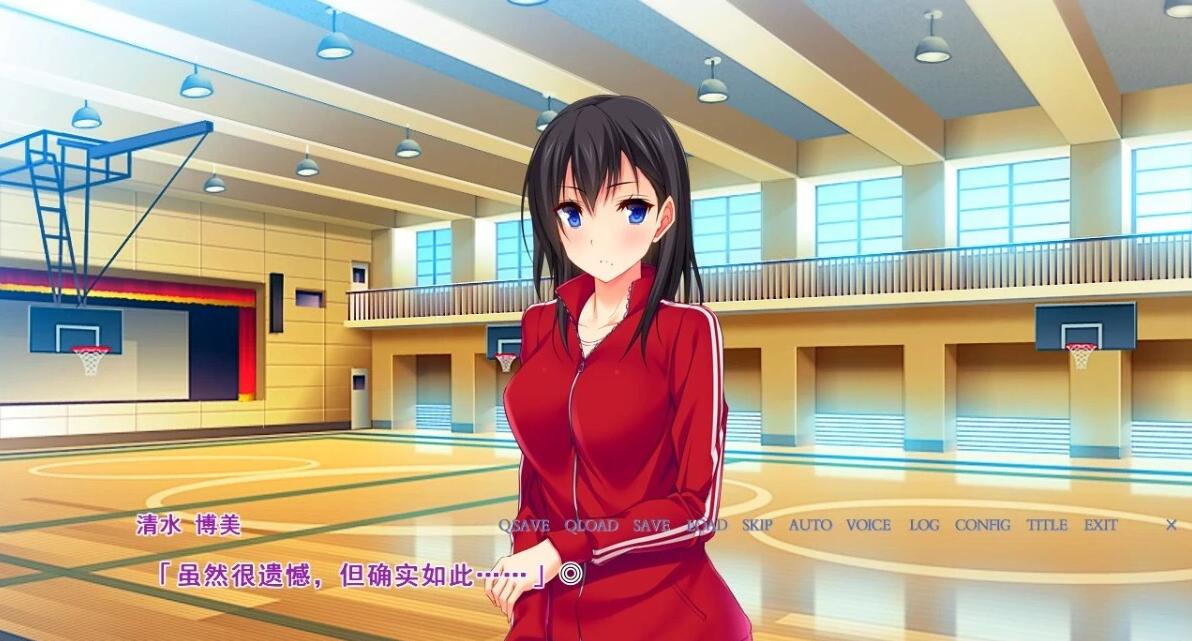Open the SAVE menu
1192x641 pixels.
coord(651,525)
